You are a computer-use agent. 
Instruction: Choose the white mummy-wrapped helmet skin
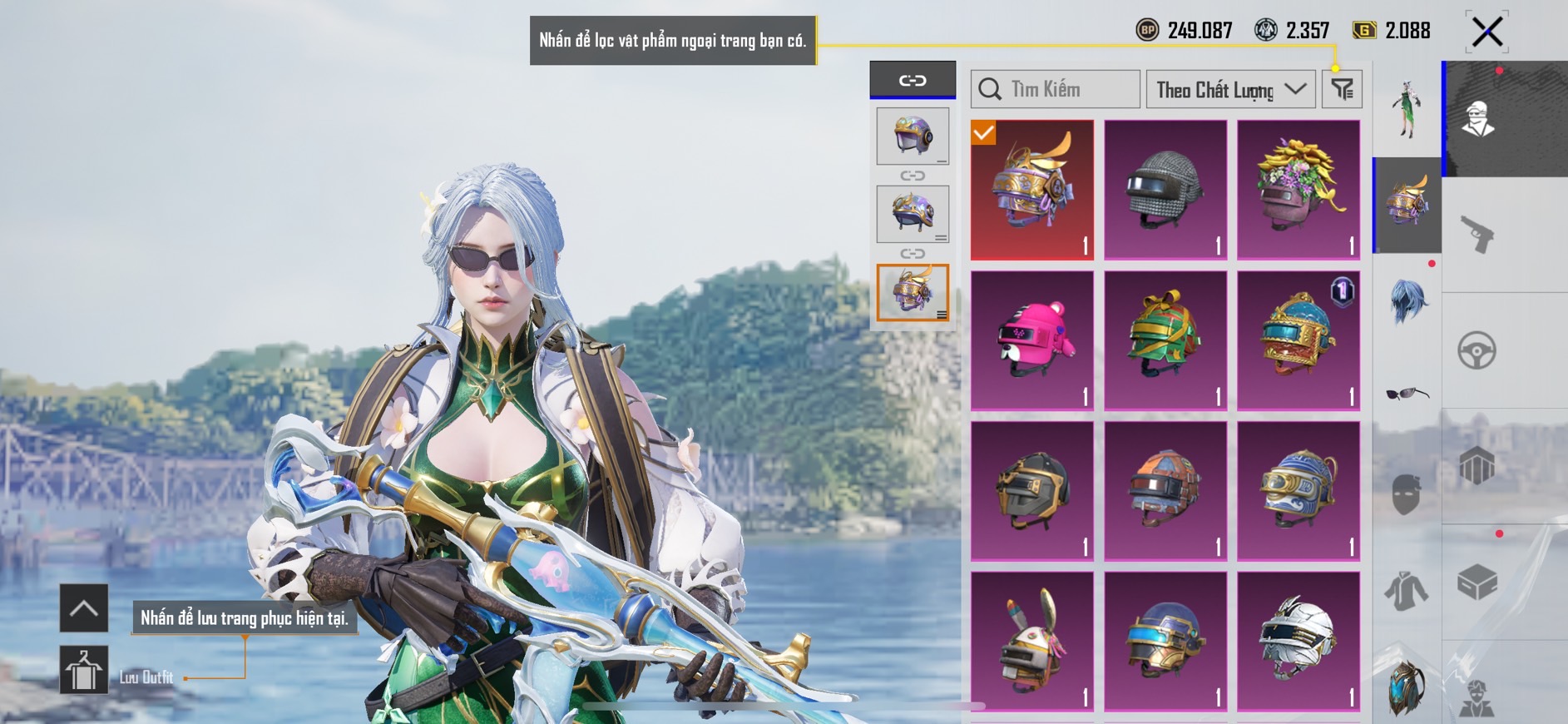pyautogui.click(x=1298, y=641)
